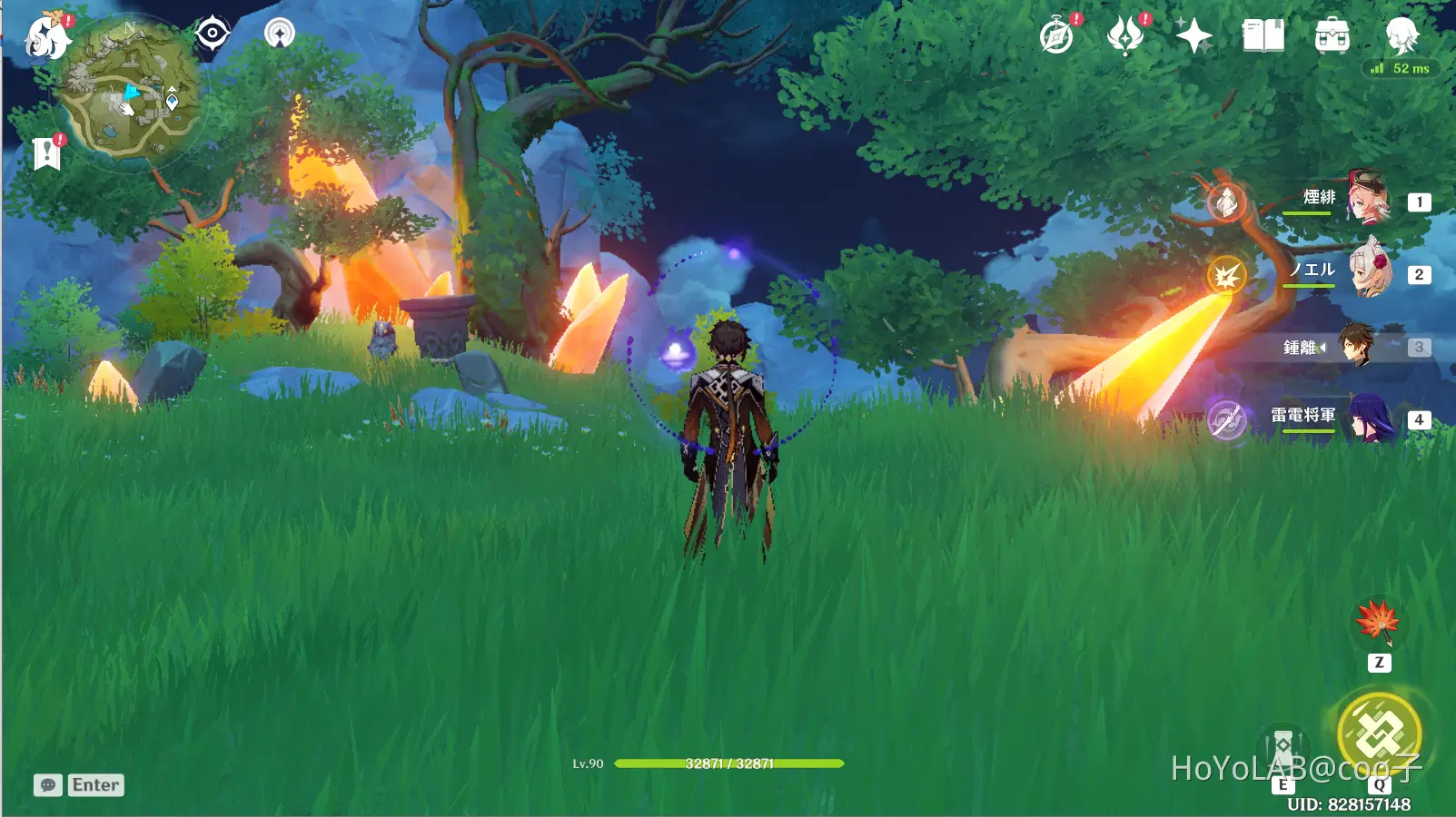Open the Wish star icon
This screenshot has width=1456, height=817.
click(1194, 36)
